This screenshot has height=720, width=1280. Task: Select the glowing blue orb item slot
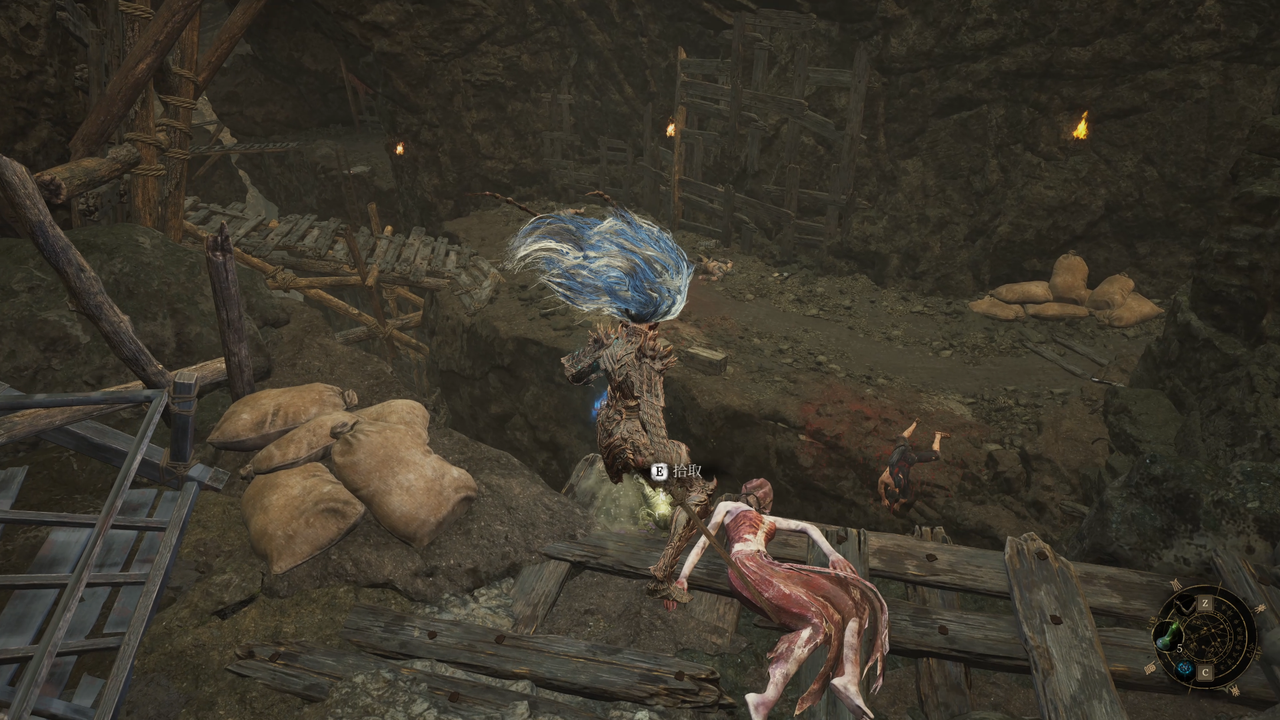click(1183, 669)
